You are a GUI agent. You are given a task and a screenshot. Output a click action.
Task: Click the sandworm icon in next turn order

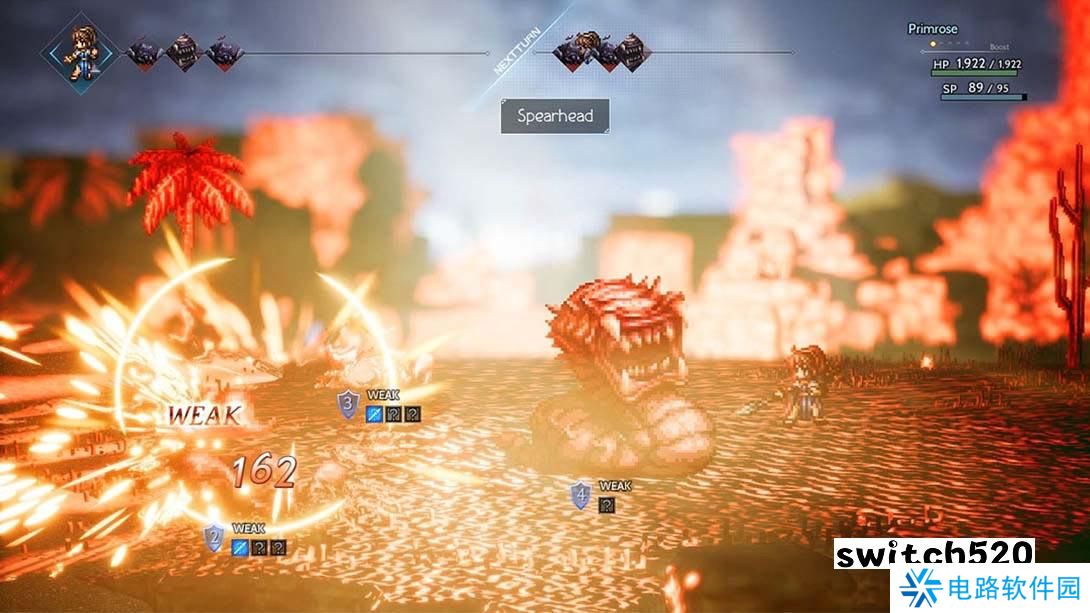coord(630,52)
